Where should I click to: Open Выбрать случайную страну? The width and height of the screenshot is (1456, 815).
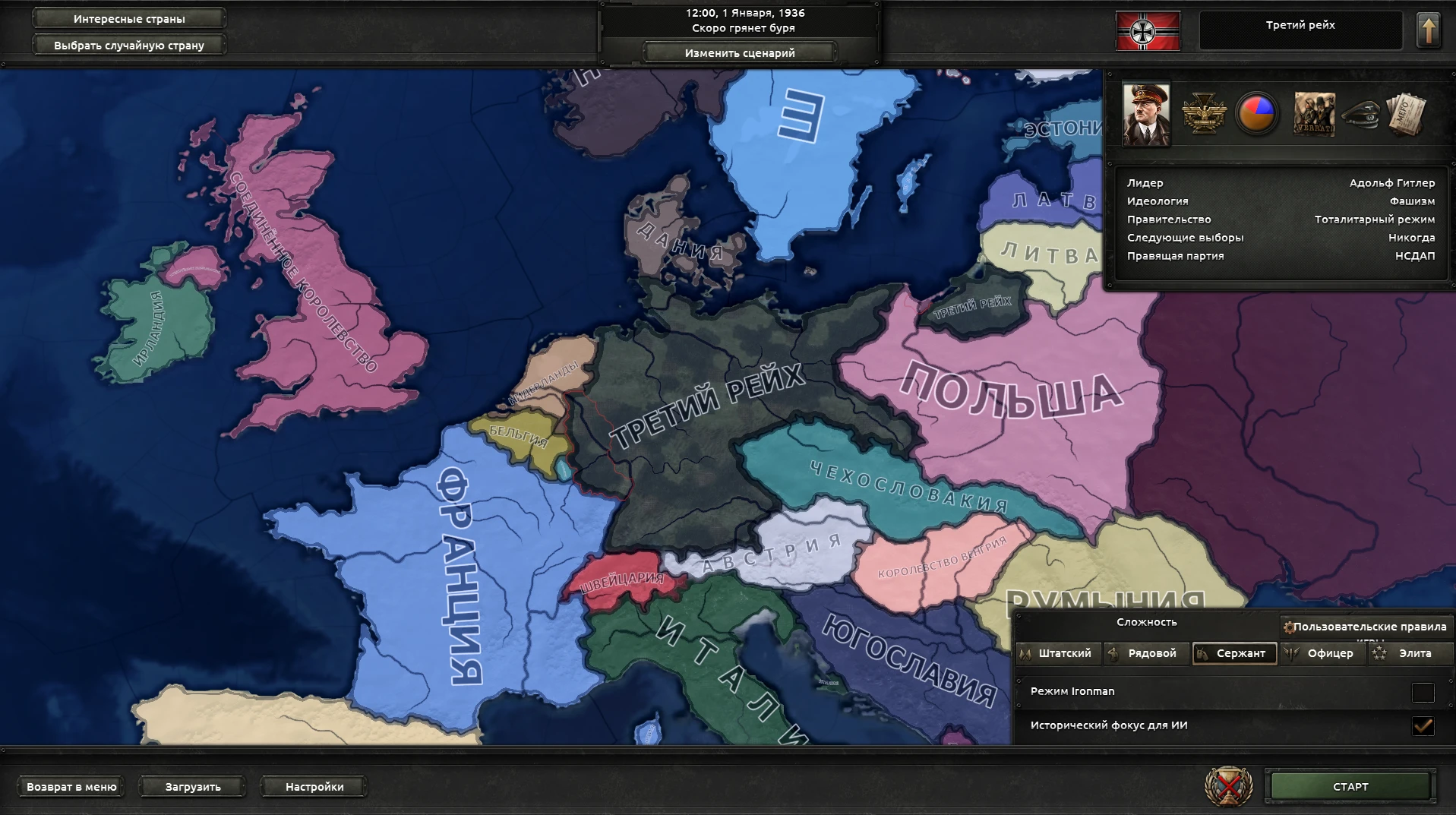coord(128,45)
